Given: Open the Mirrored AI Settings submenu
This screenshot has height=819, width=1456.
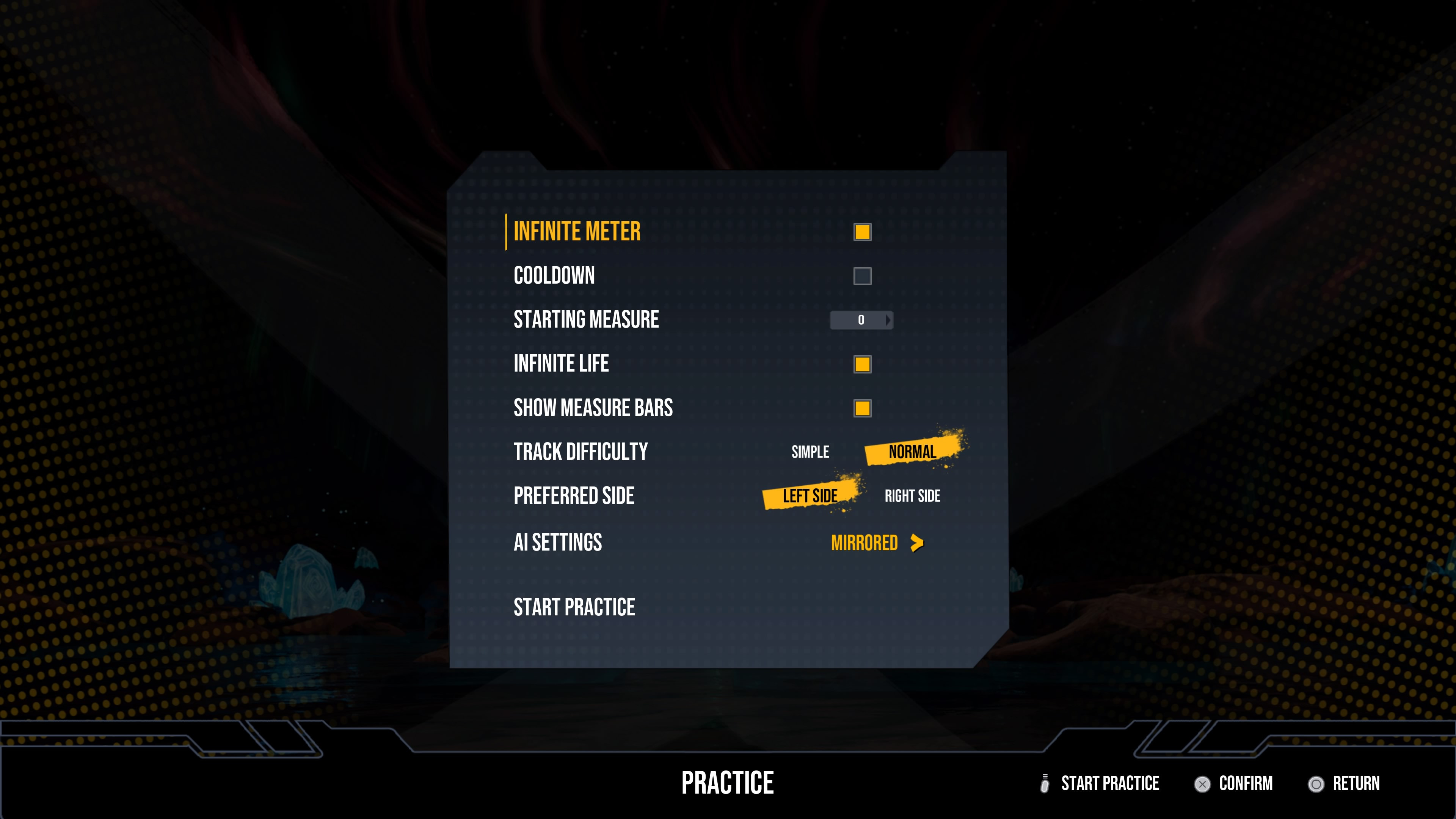Looking at the screenshot, I should tap(865, 542).
